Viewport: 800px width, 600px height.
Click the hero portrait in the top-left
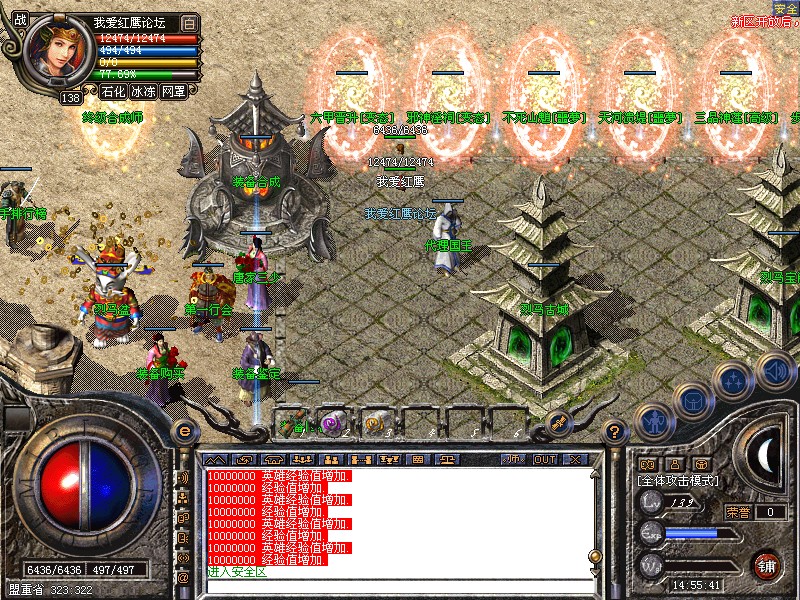56,52
